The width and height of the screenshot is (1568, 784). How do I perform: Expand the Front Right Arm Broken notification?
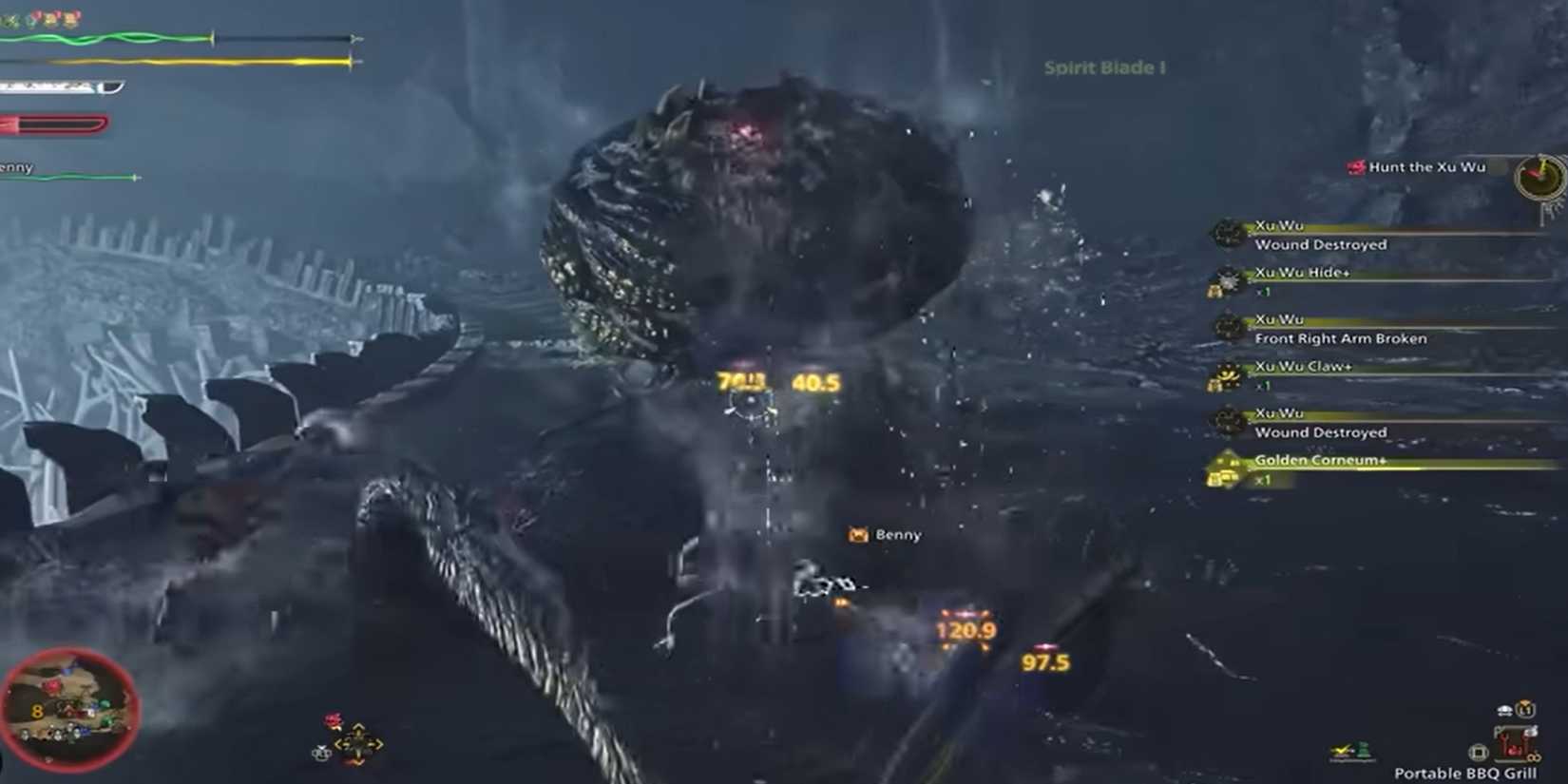click(1340, 338)
